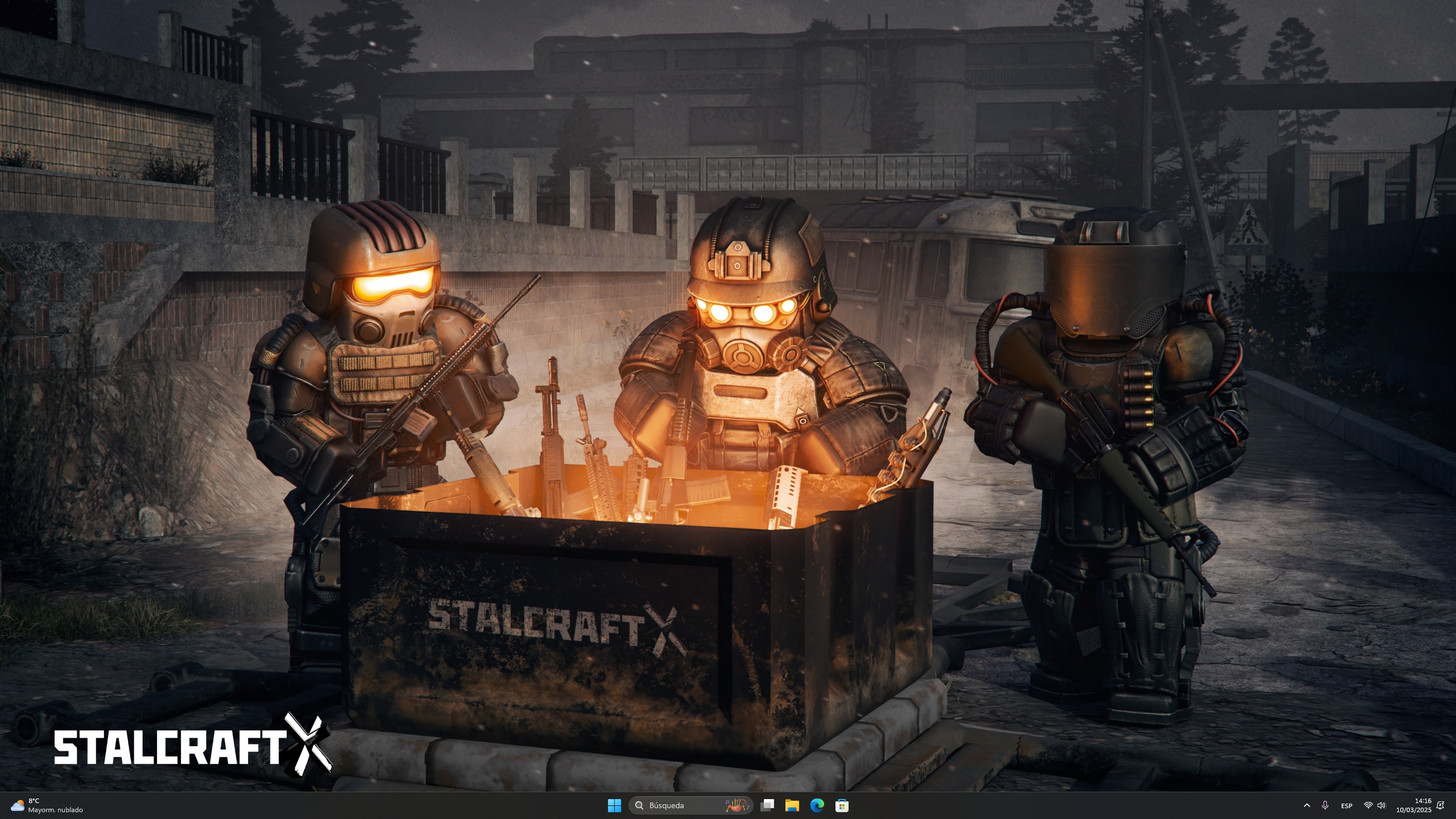Screen dimensions: 1456x819
Task: Open the Windows Start menu
Action: pyautogui.click(x=614, y=805)
